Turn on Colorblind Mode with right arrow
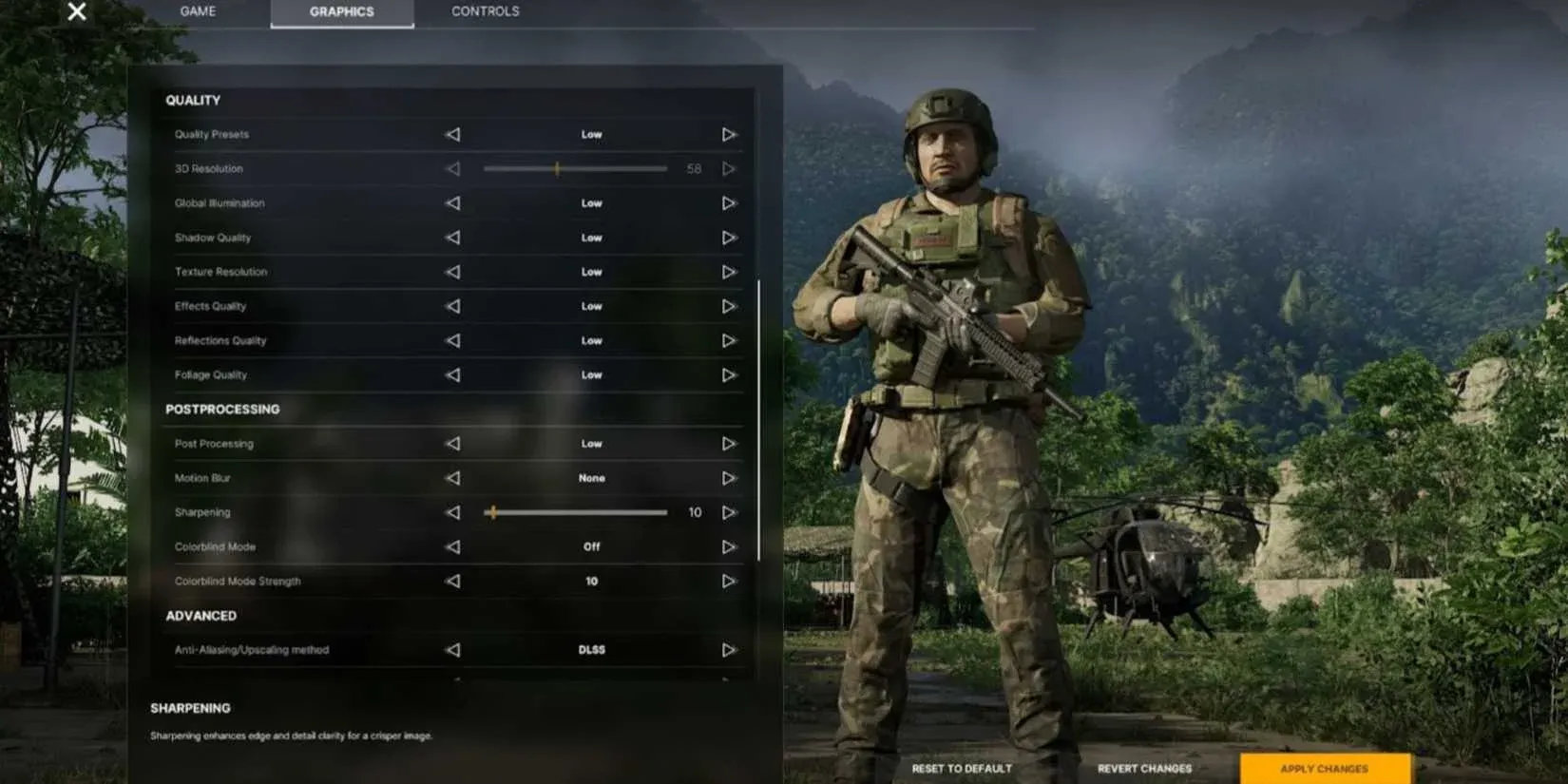The width and height of the screenshot is (1568, 784). pos(729,546)
